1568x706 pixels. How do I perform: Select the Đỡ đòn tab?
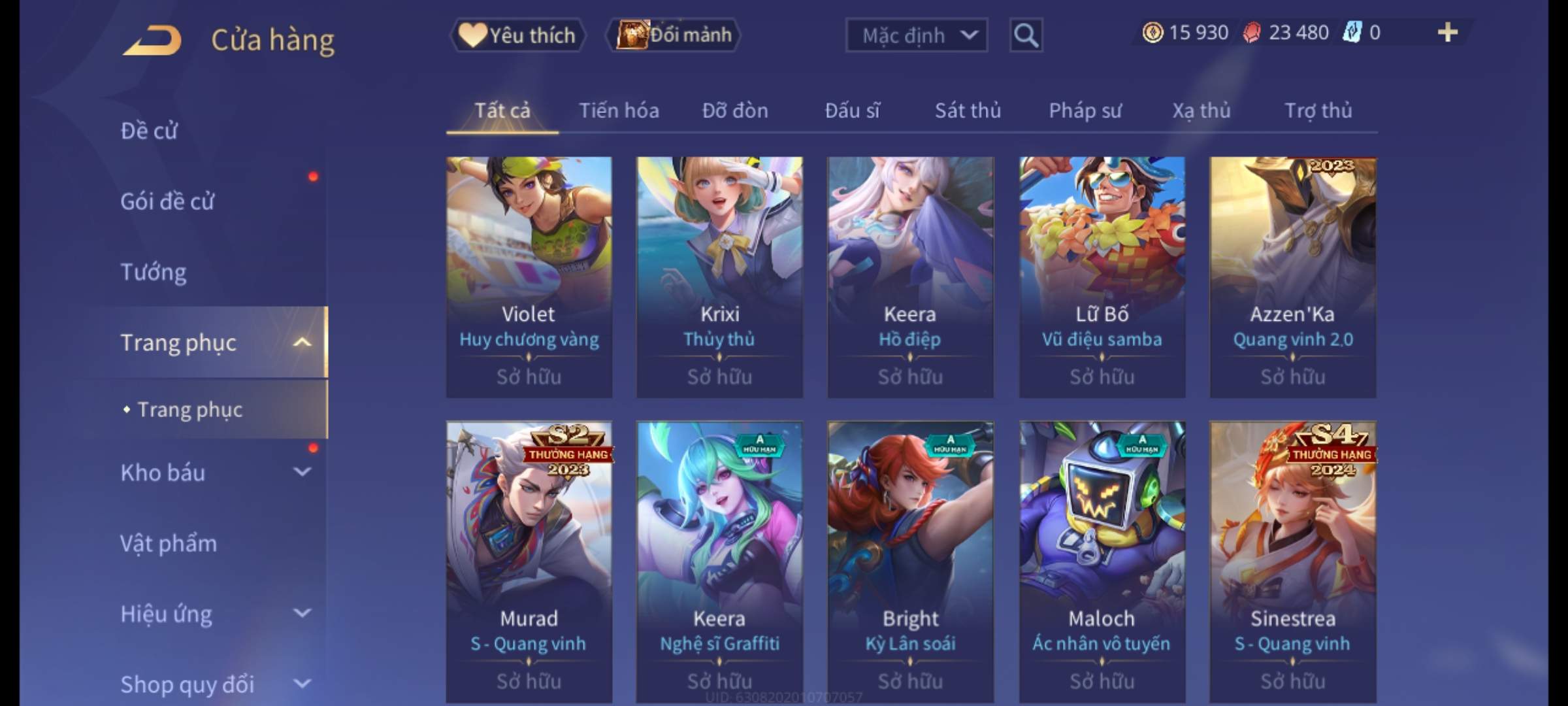tap(735, 110)
